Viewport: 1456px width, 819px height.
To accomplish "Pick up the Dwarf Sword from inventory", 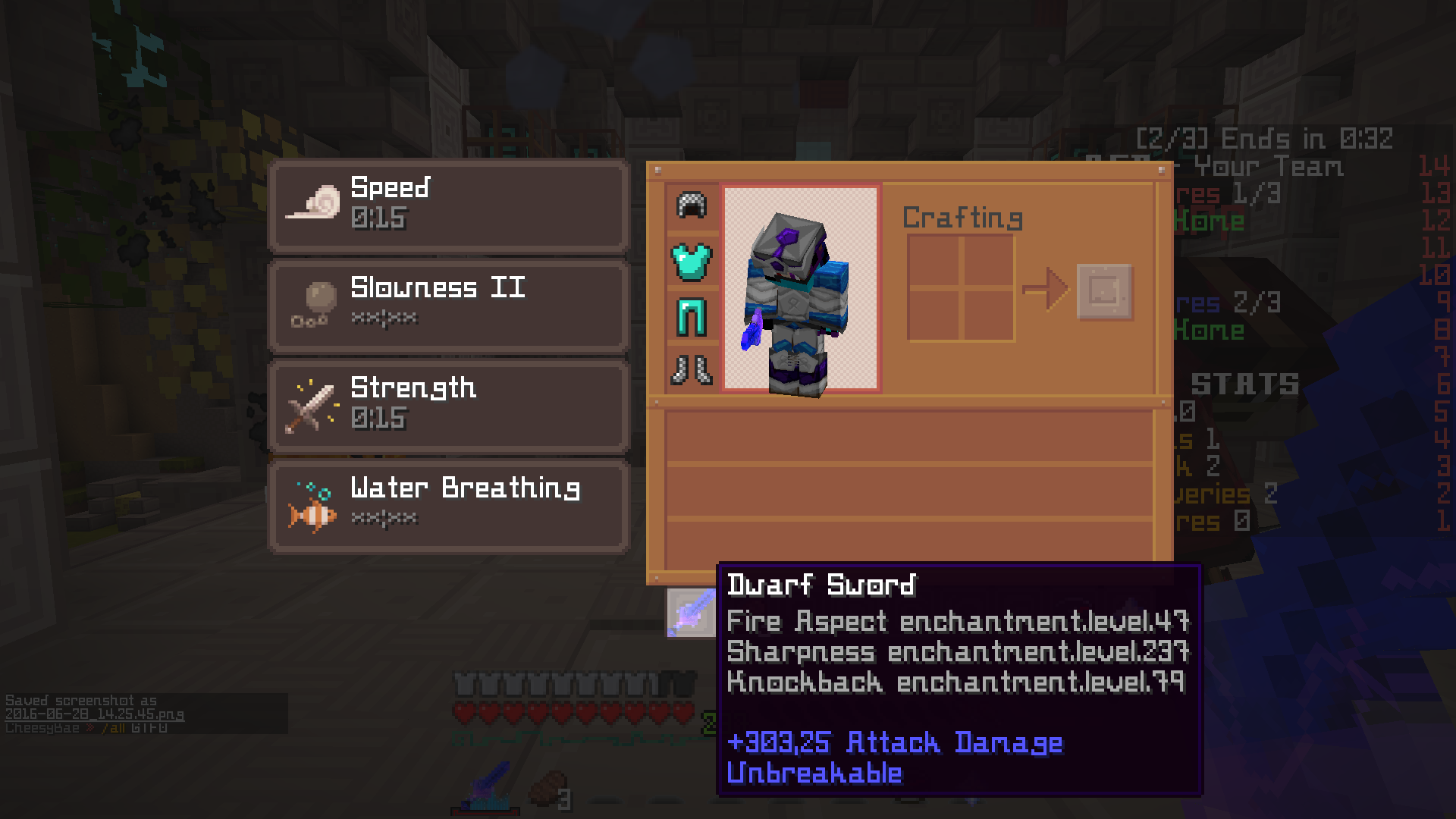I will 691,611.
